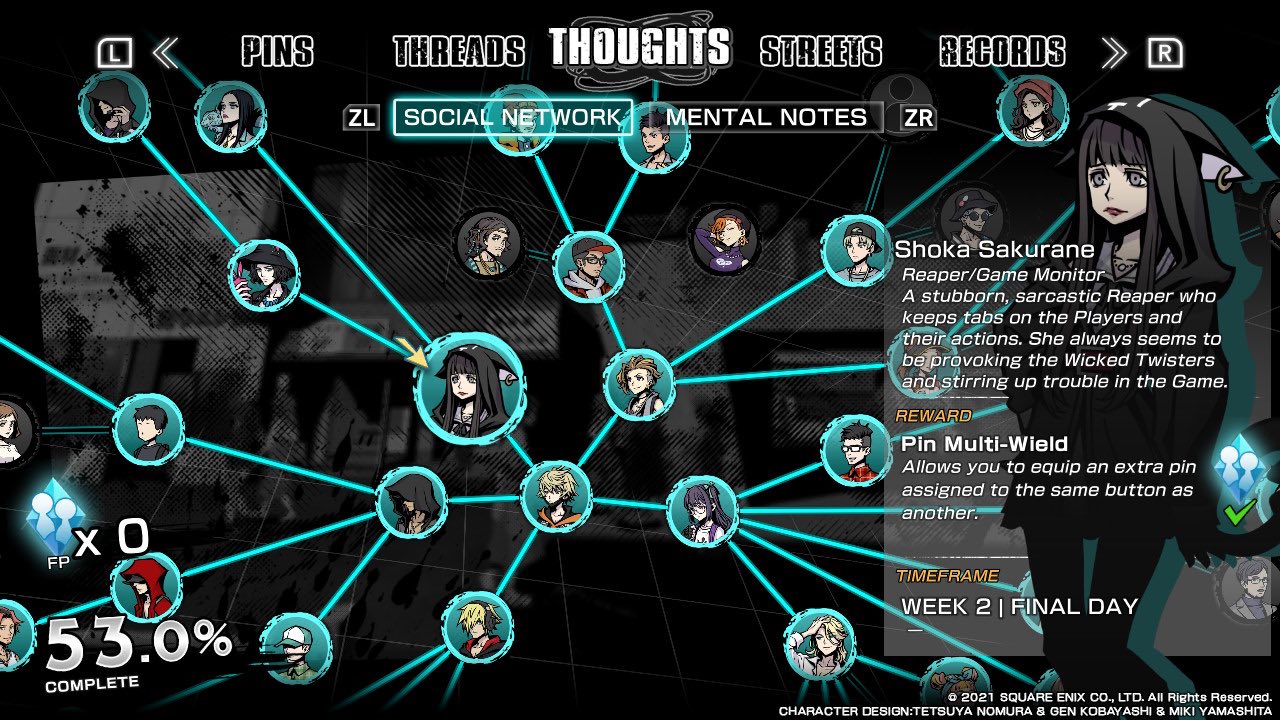Advance categories with the right double-chevron arrow
The height and width of the screenshot is (720, 1280).
[1112, 52]
